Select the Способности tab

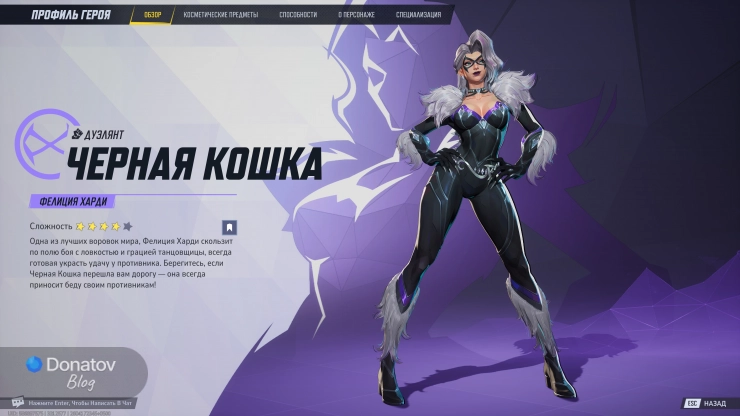(x=297, y=15)
